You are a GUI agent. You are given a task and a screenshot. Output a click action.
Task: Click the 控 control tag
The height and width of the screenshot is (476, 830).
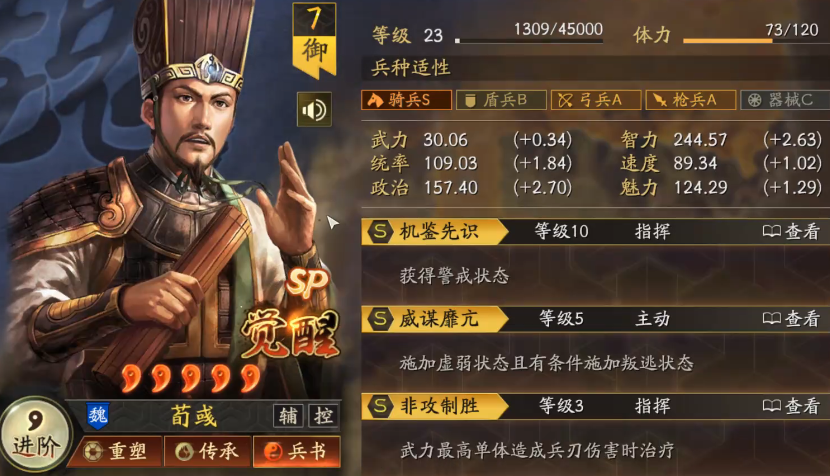[323, 416]
